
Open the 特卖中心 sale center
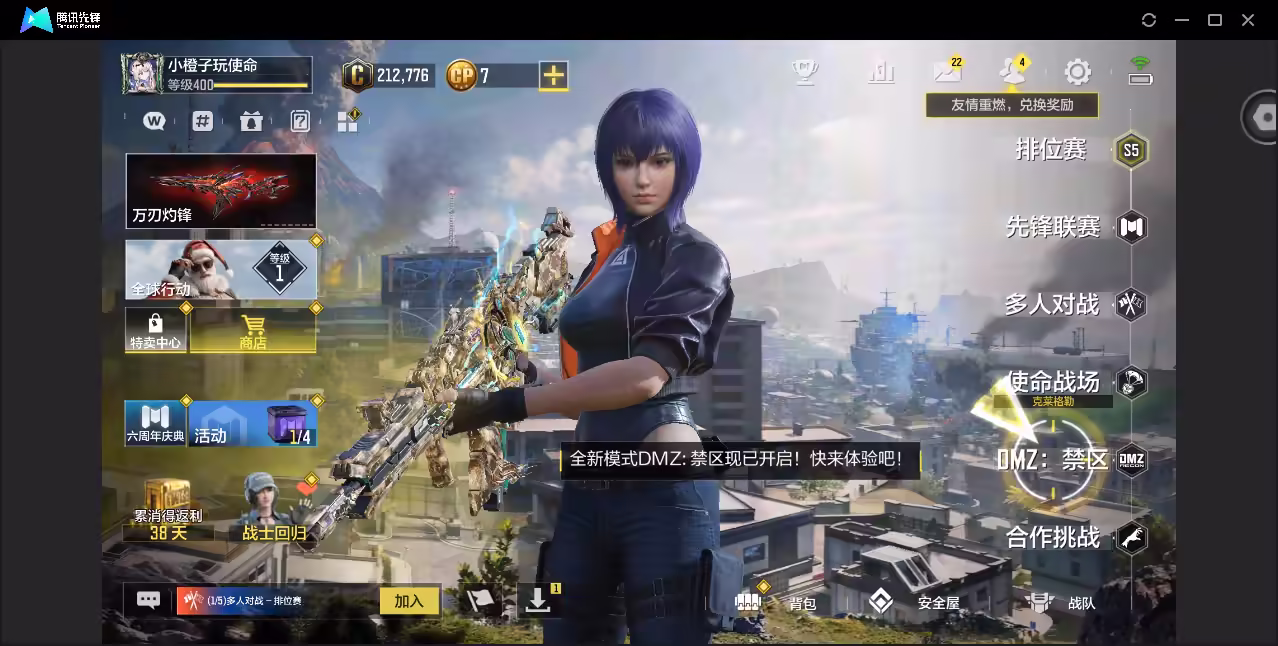pyautogui.click(x=155, y=330)
